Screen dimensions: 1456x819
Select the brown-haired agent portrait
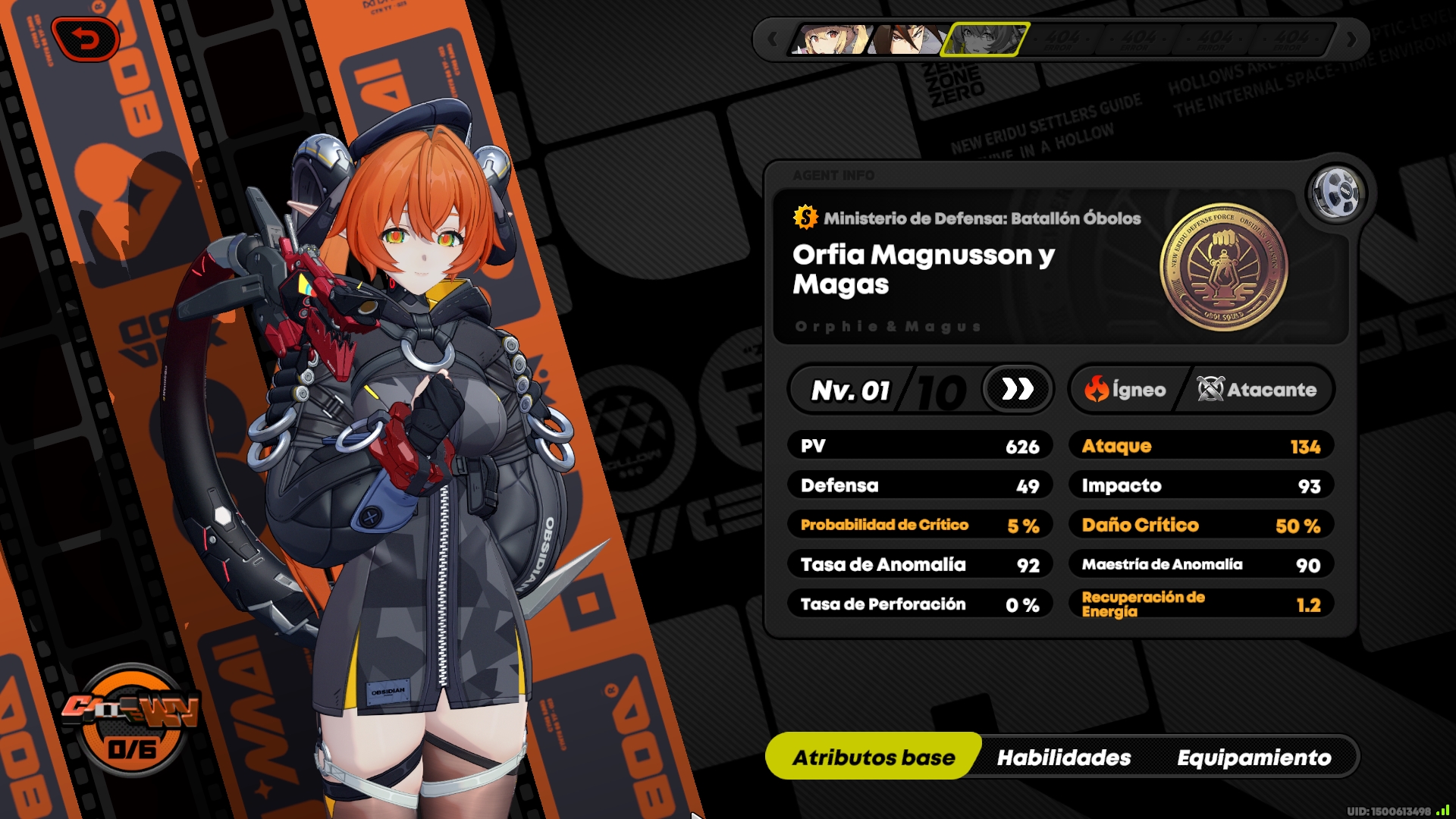coord(905,39)
